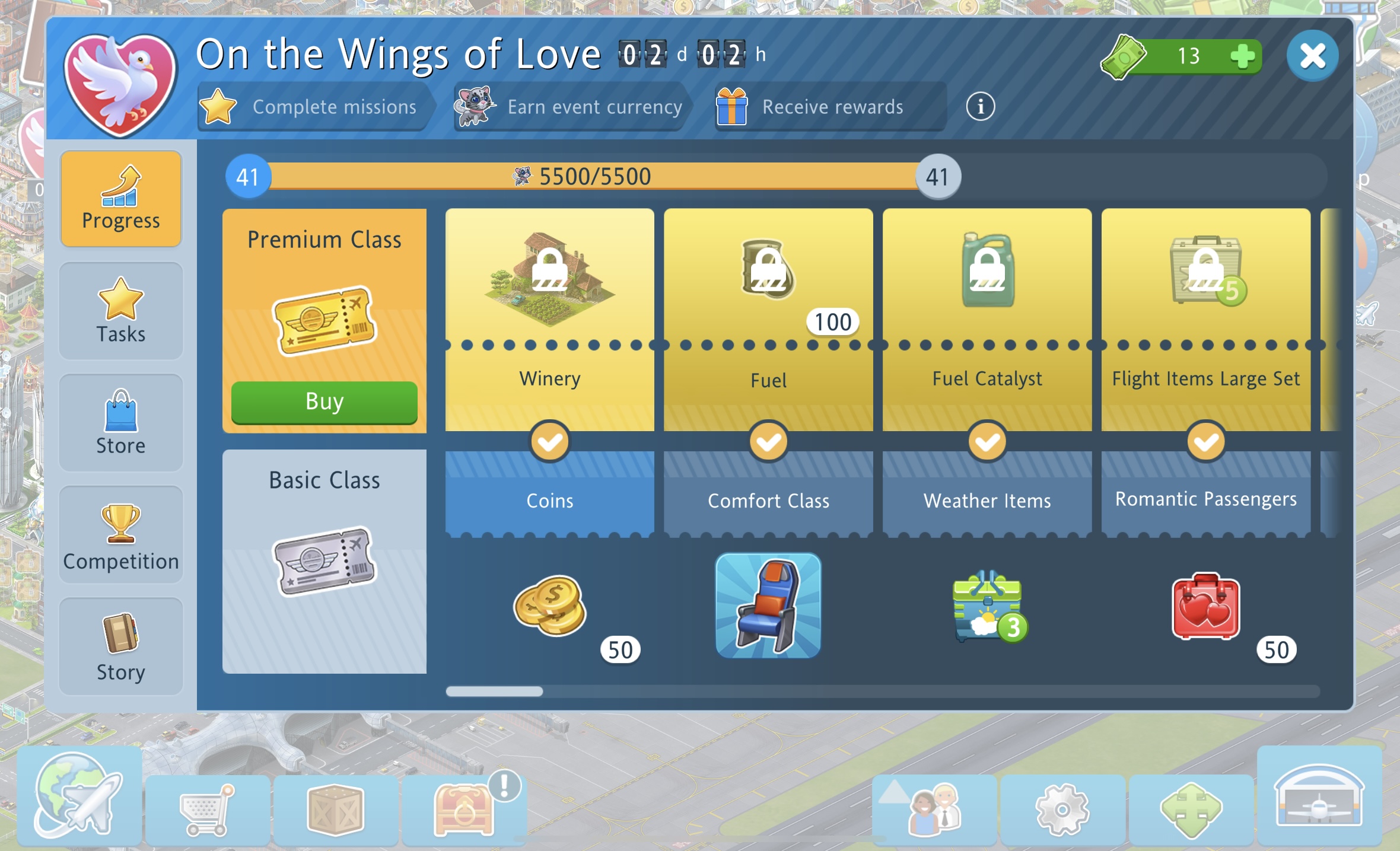This screenshot has height=851, width=1400.
Task: Close the On the Wings of Love window
Action: tap(1312, 56)
